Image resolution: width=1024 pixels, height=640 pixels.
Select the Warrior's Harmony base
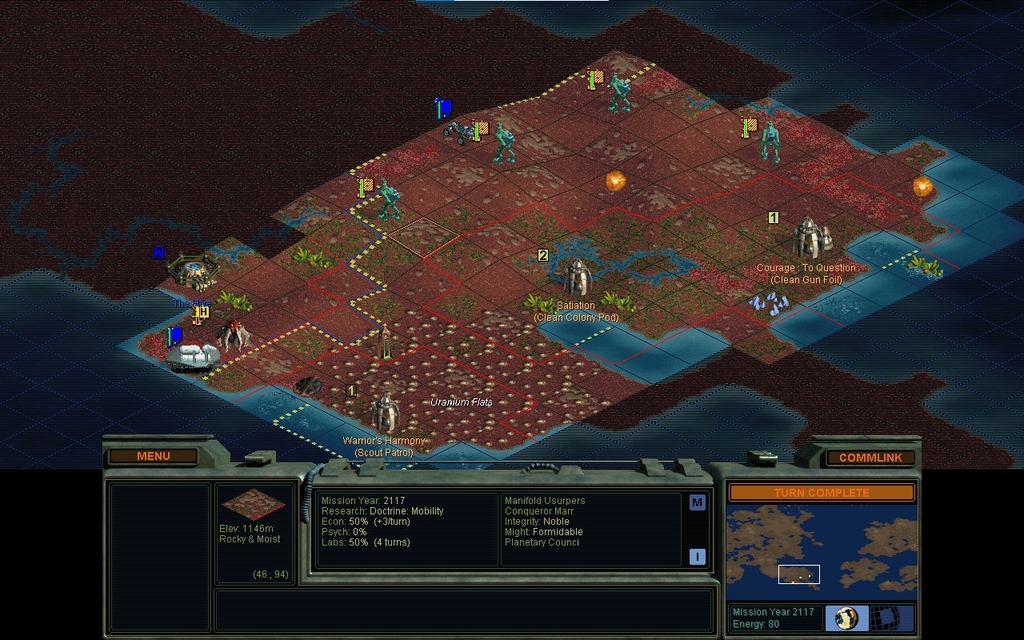click(x=385, y=412)
